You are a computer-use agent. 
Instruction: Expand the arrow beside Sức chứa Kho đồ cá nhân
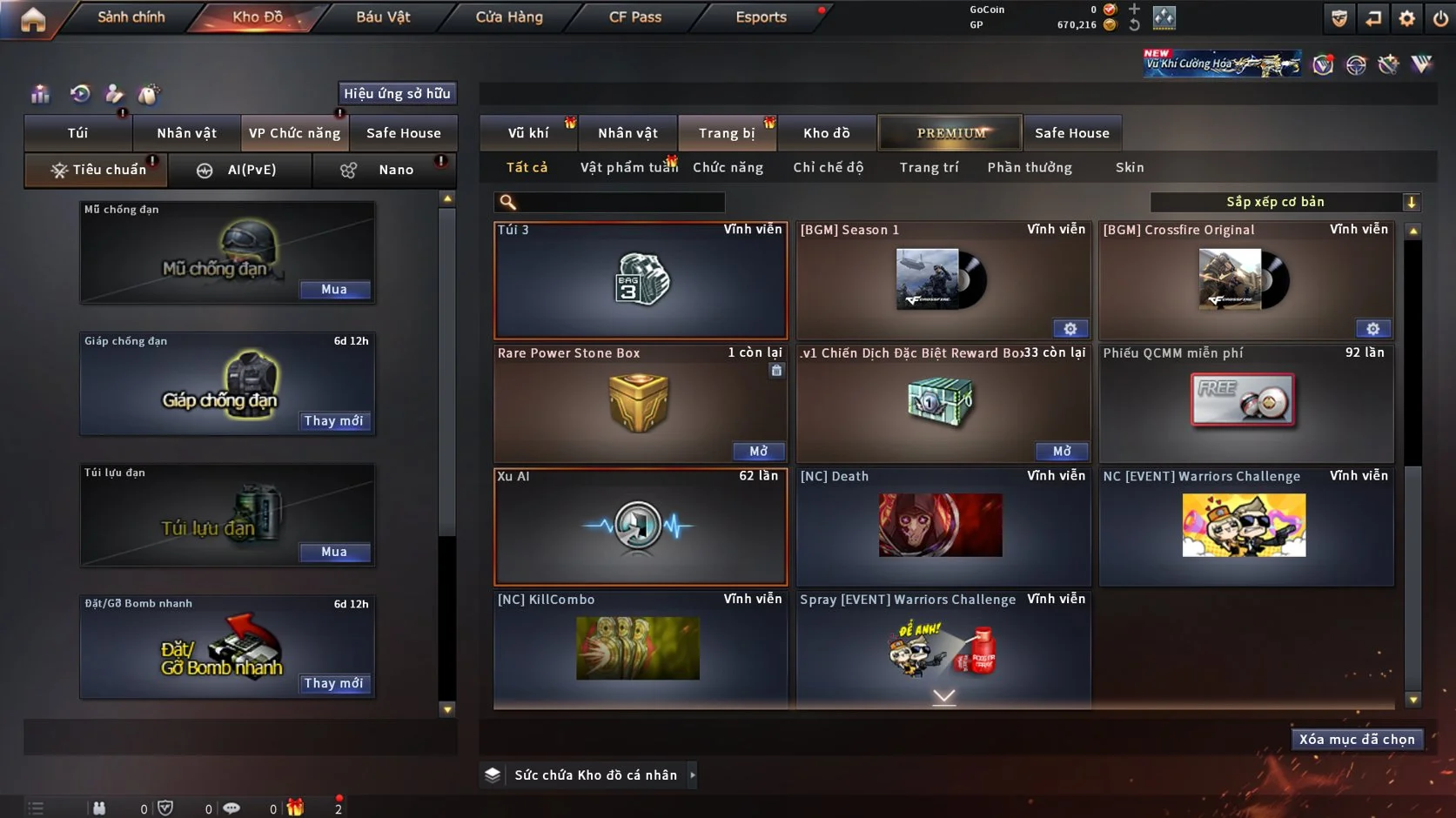pos(692,774)
